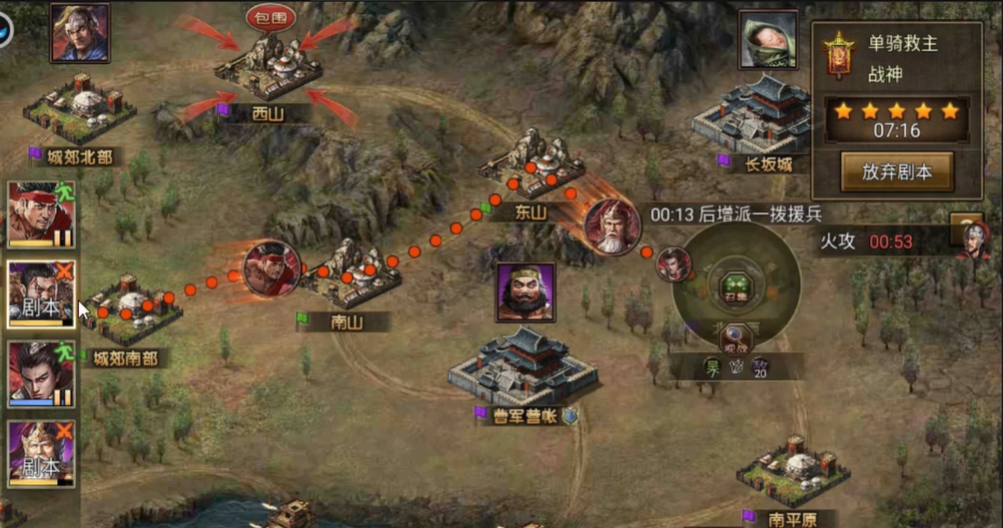Select the 城郊北部 camp node
1003x528 pixels.
78,108
